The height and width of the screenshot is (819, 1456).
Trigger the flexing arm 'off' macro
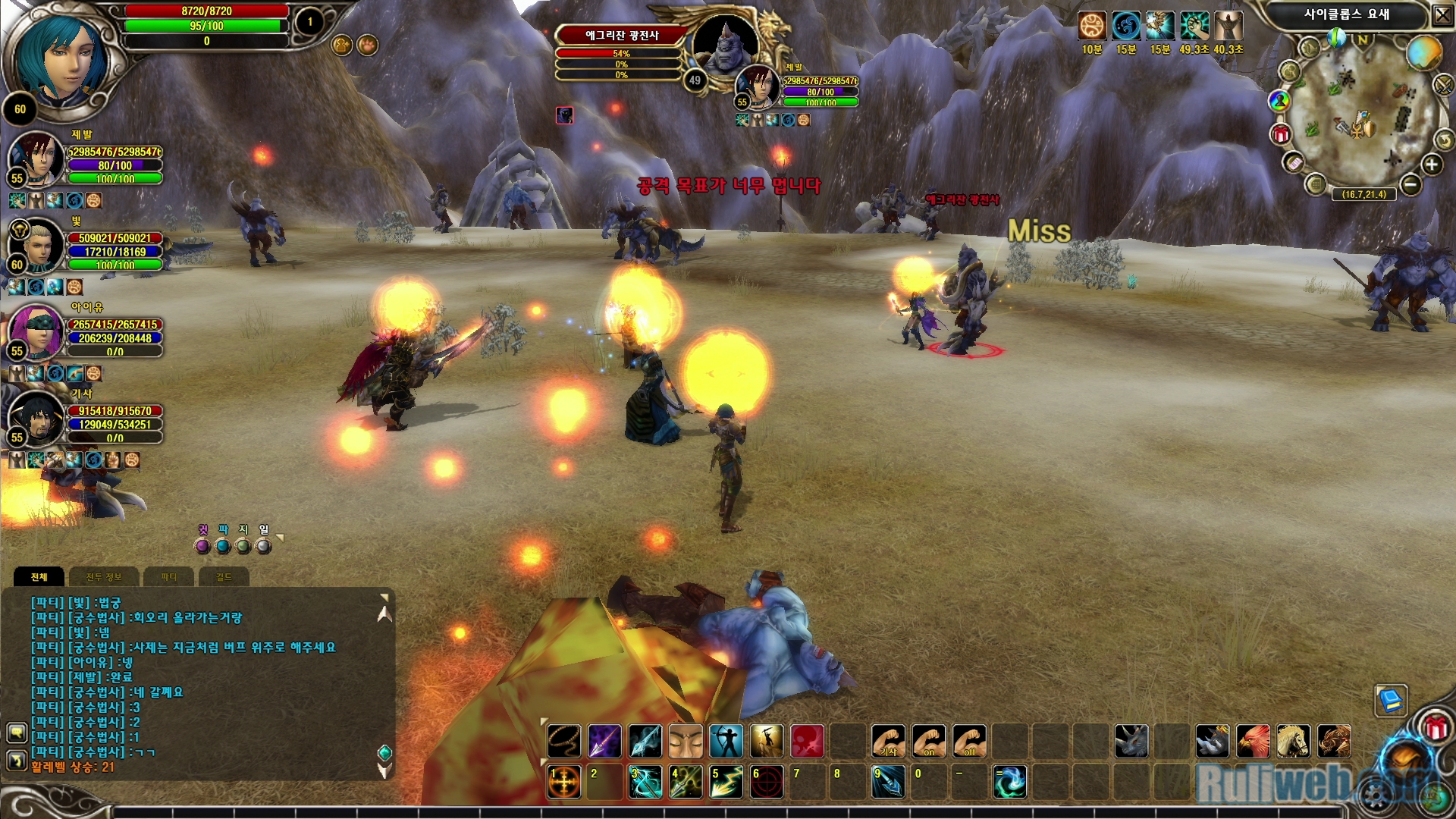point(969,741)
